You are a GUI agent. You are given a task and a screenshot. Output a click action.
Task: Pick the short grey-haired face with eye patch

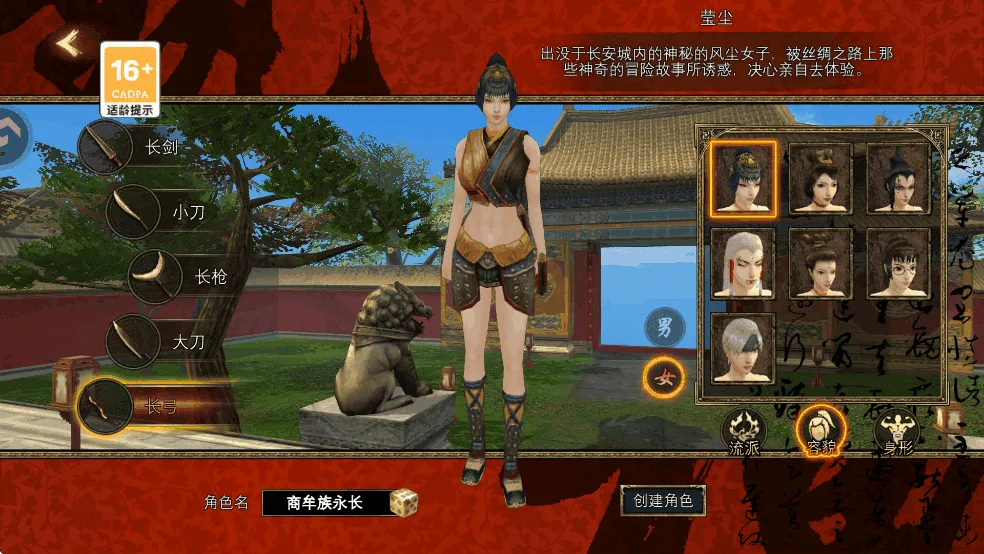coord(743,348)
